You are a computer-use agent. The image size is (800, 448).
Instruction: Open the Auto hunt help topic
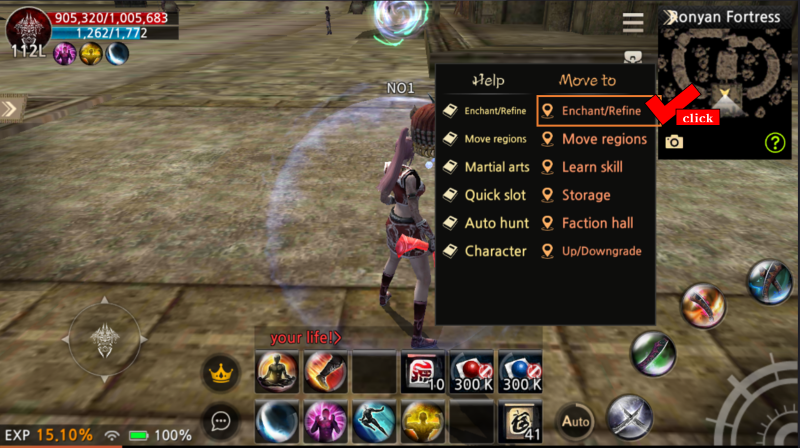click(486, 223)
